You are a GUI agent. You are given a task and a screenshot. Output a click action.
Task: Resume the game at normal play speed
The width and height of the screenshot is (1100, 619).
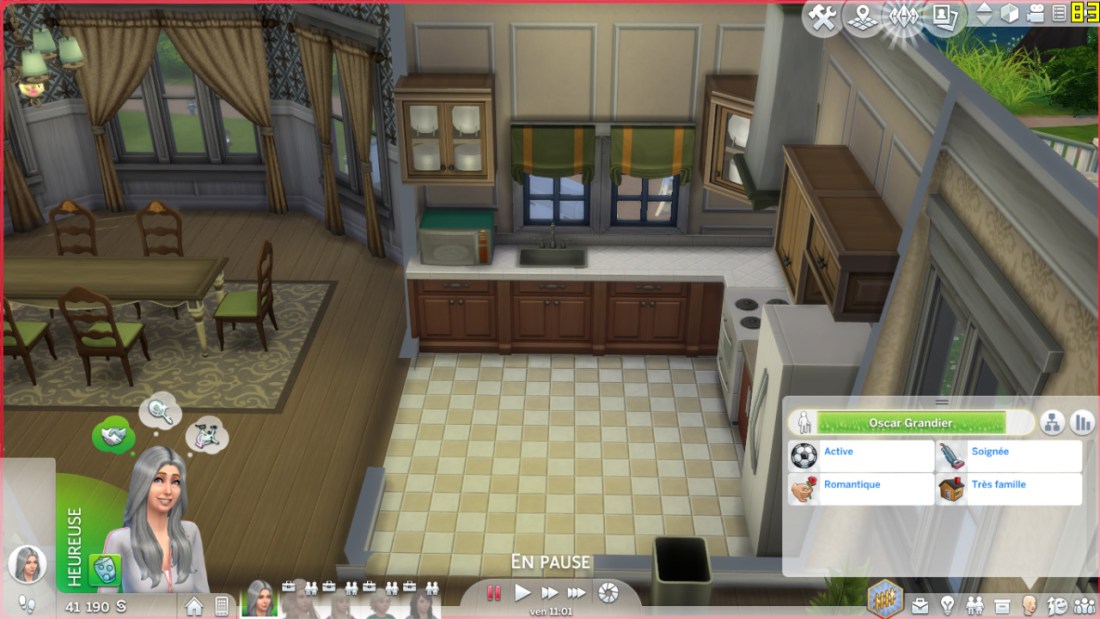pos(522,593)
